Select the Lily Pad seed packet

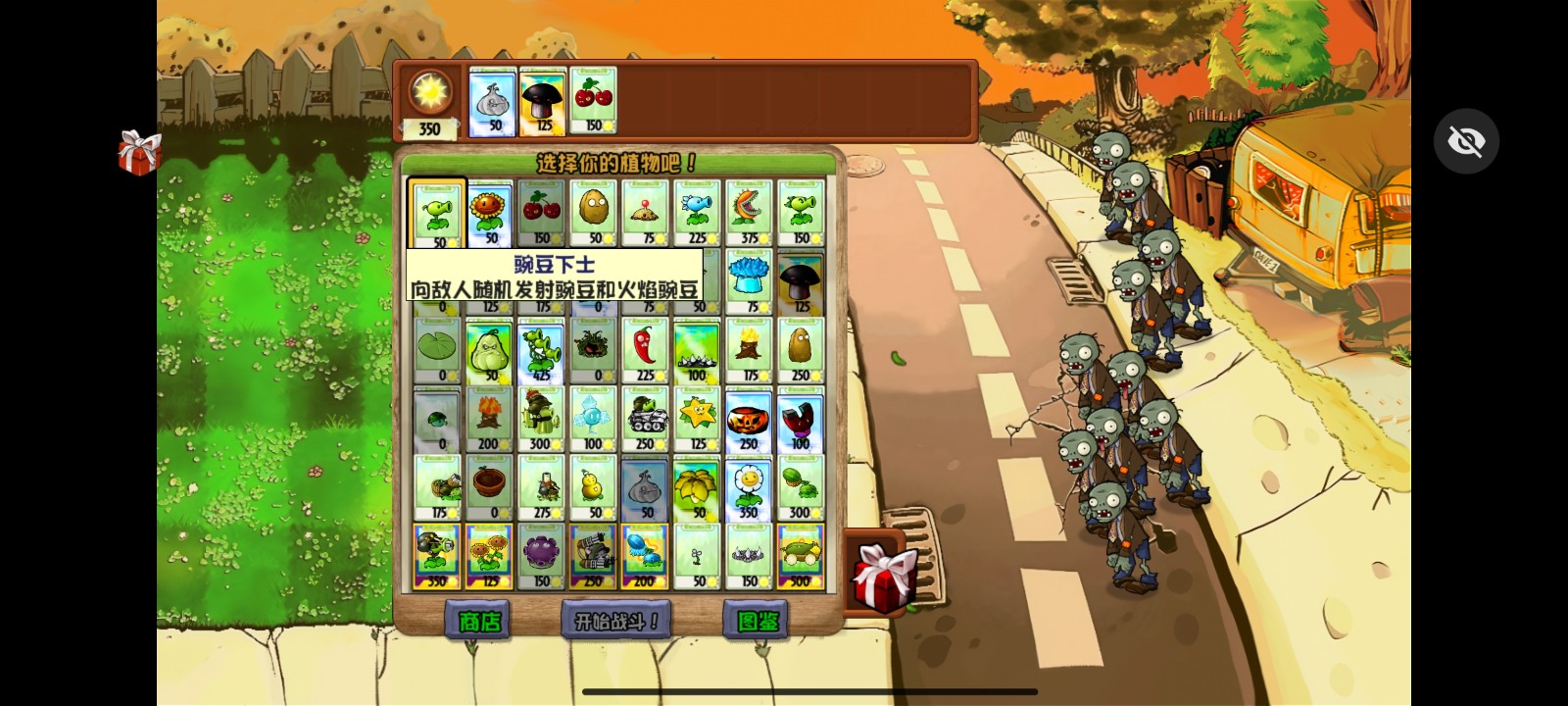(436, 348)
